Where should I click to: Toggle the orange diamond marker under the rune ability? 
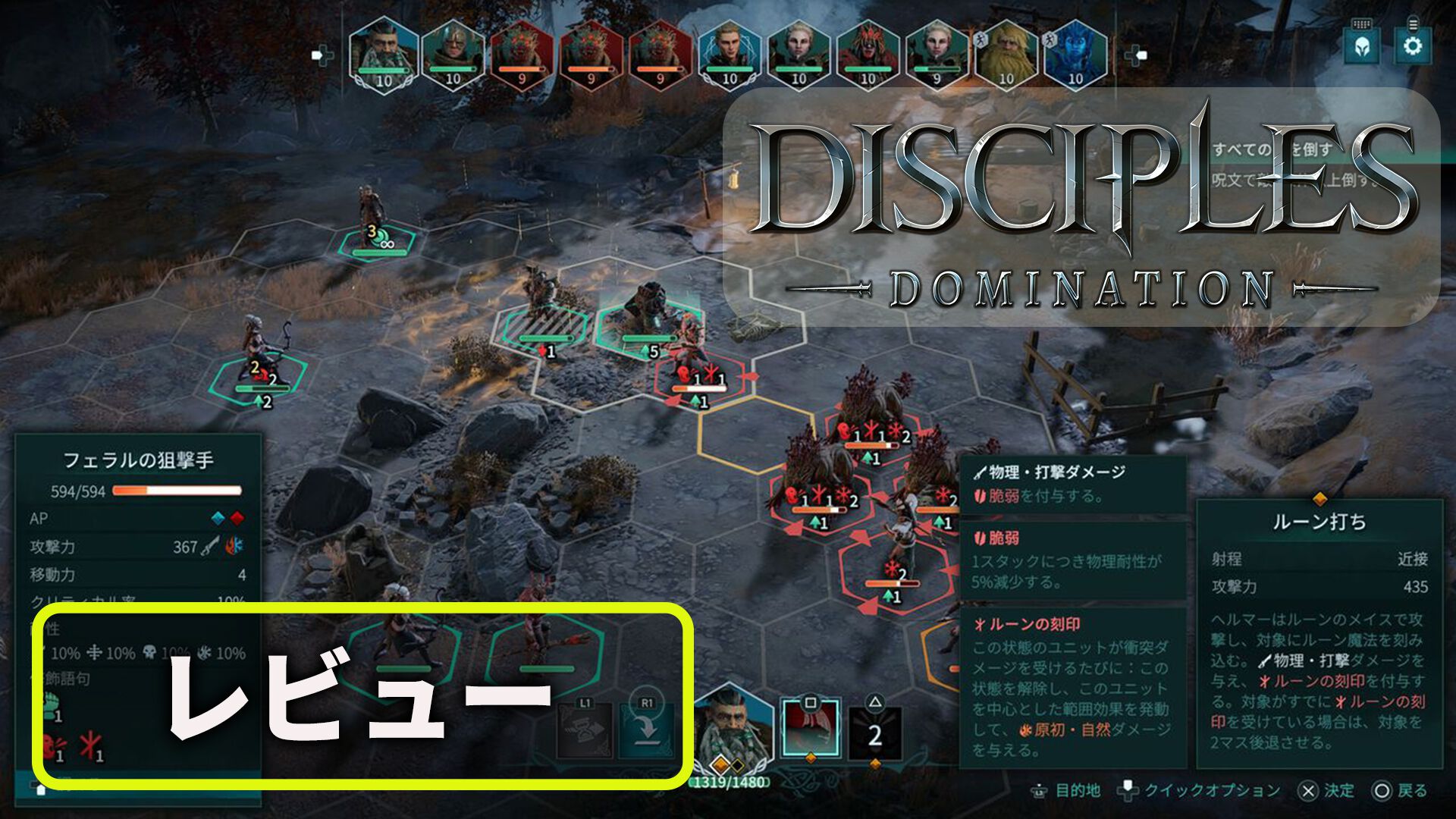(x=811, y=758)
